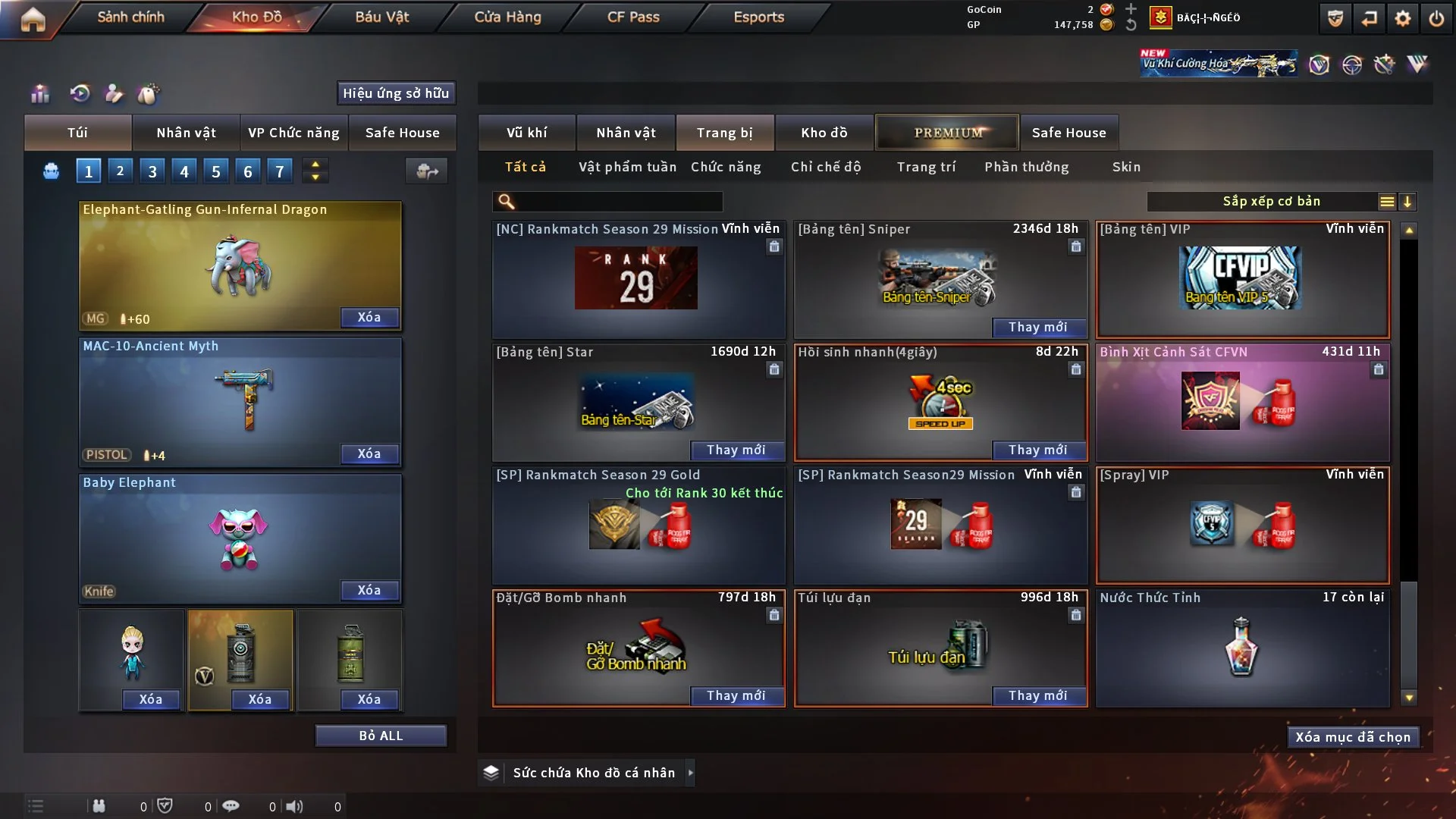Click the inventory search field
The height and width of the screenshot is (819, 1456).
[x=618, y=202]
